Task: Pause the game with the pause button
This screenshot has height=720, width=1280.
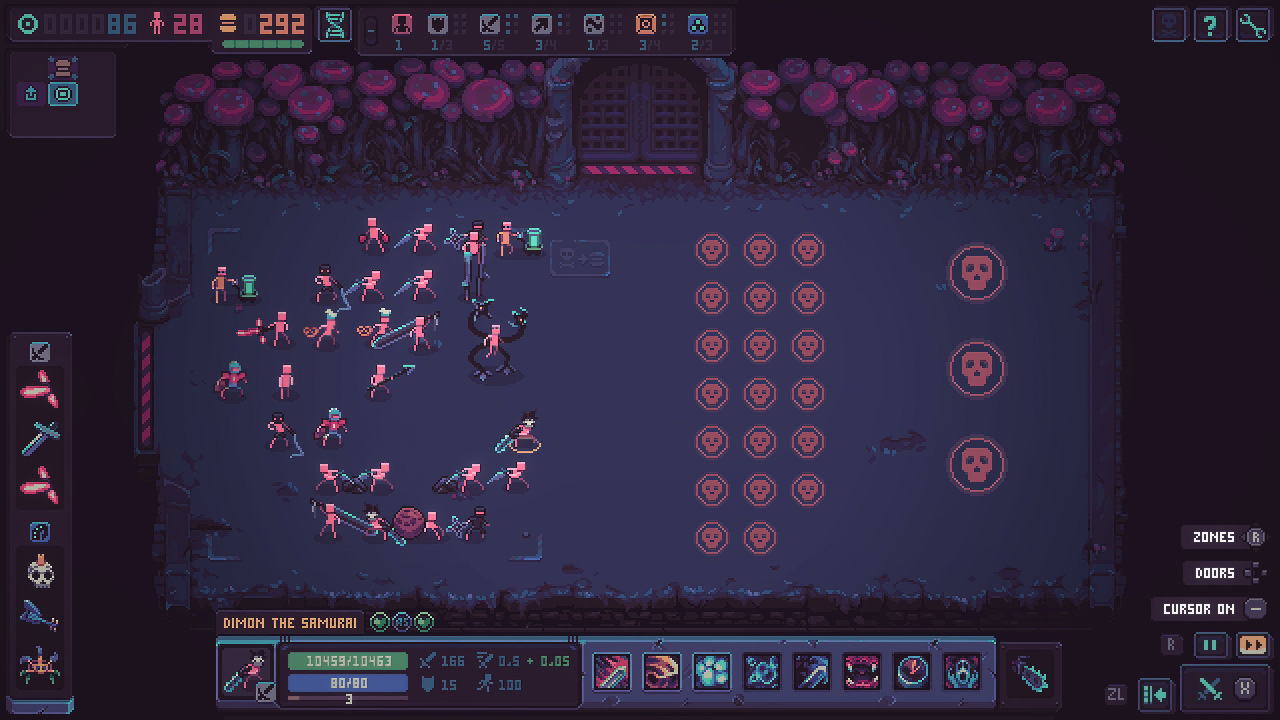Action: (1211, 645)
